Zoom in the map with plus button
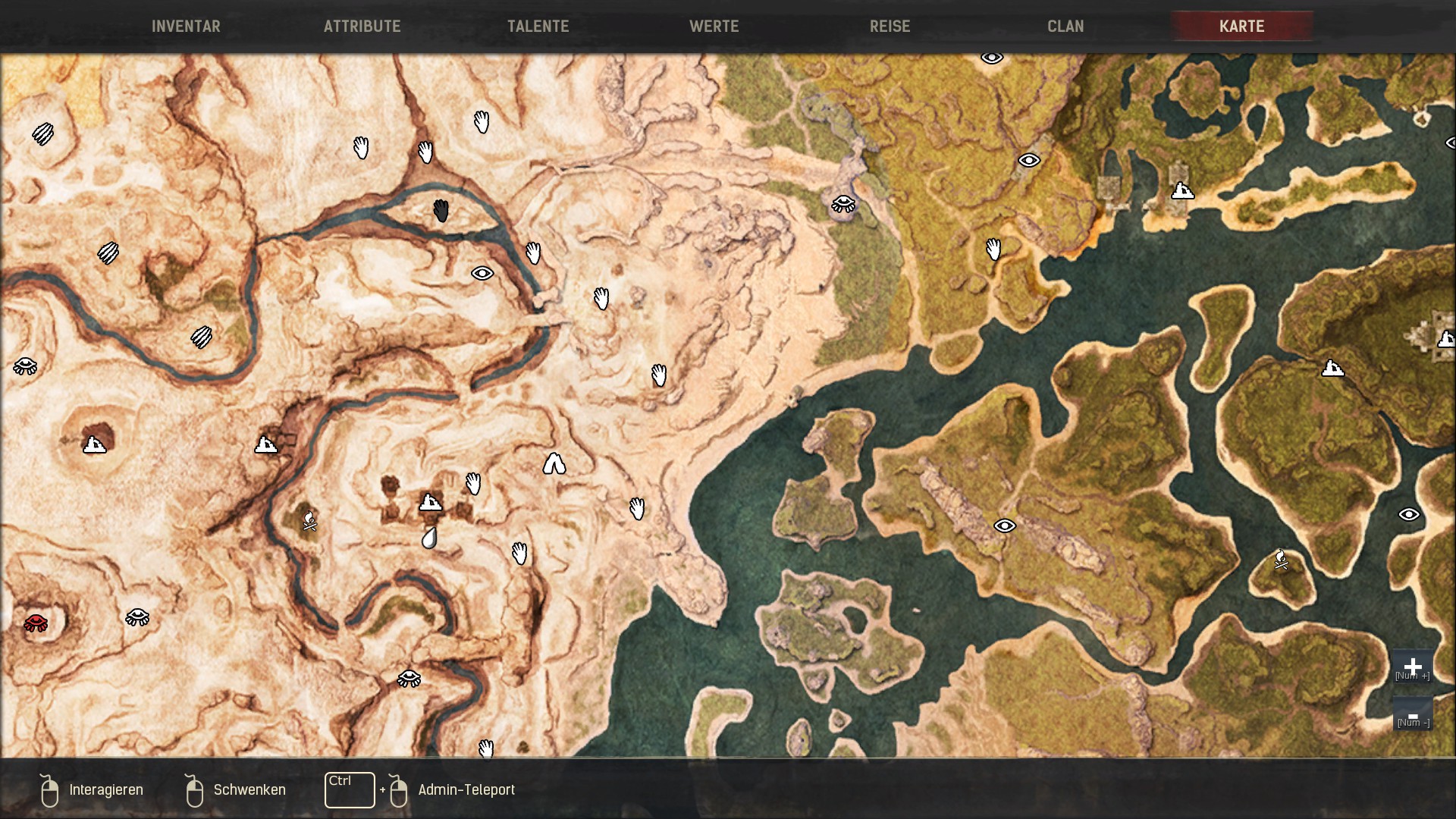The height and width of the screenshot is (819, 1456). [1412, 667]
